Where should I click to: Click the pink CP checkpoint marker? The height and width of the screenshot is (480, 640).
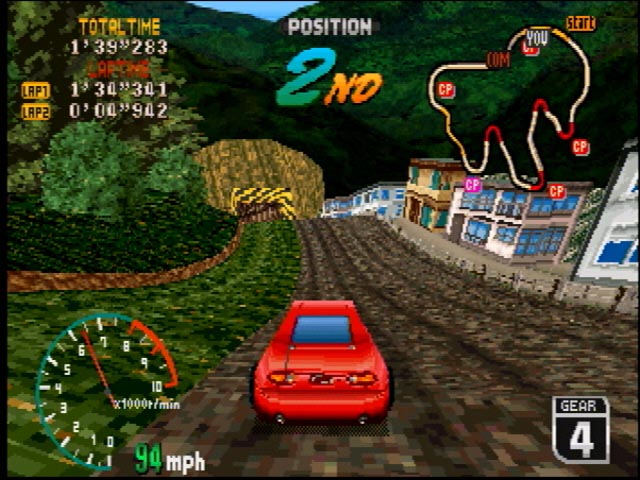[473, 185]
